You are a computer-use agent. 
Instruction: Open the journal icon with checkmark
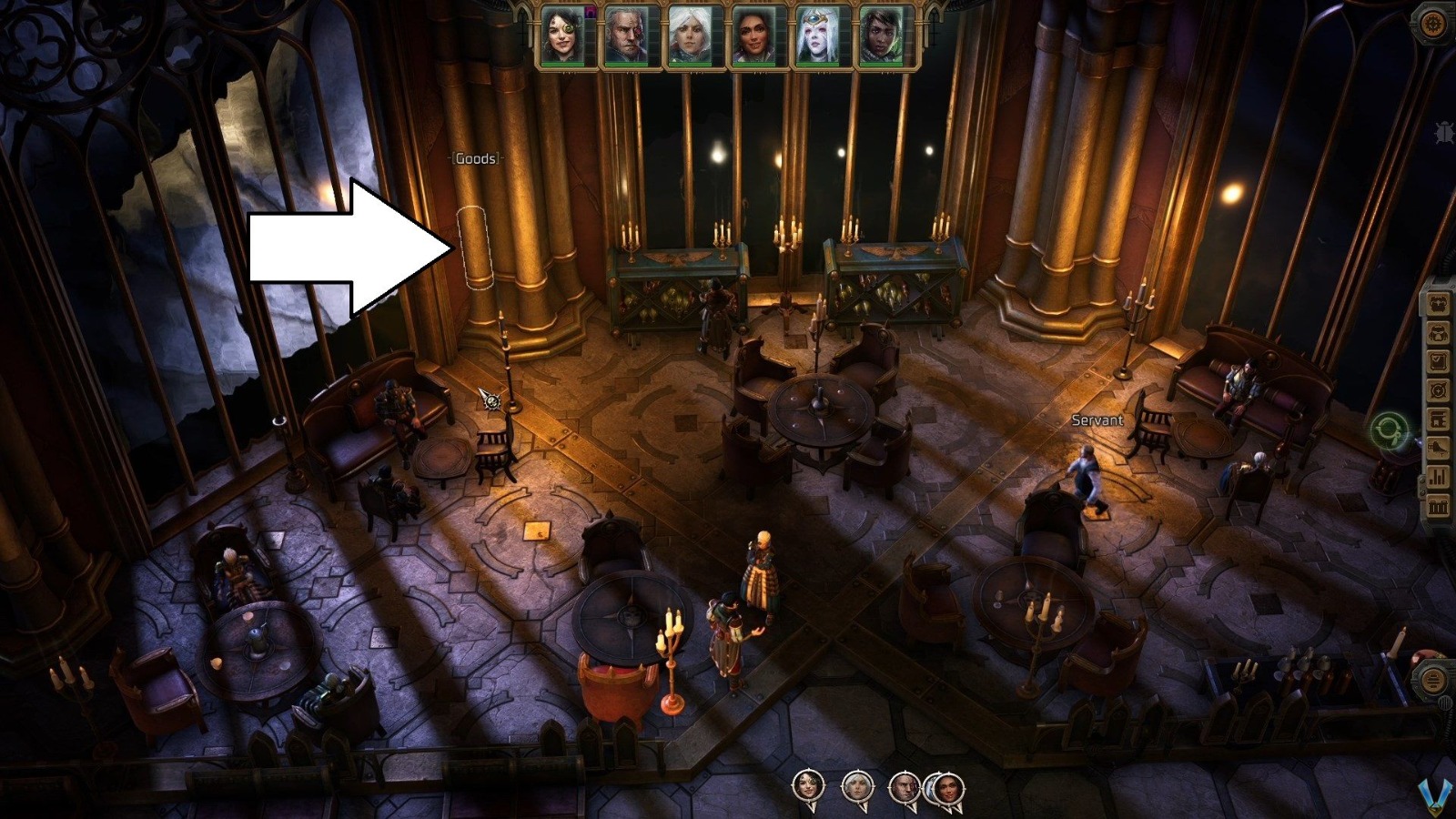point(1436,360)
